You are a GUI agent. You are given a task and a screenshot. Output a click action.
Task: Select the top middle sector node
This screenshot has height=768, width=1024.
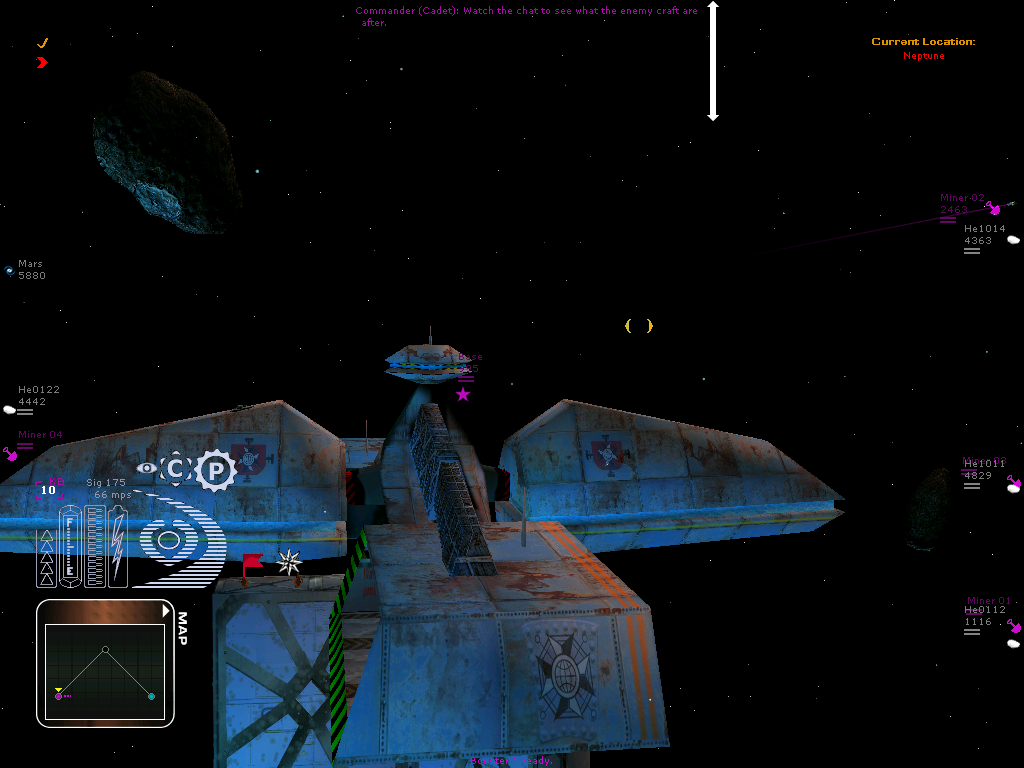[105, 649]
